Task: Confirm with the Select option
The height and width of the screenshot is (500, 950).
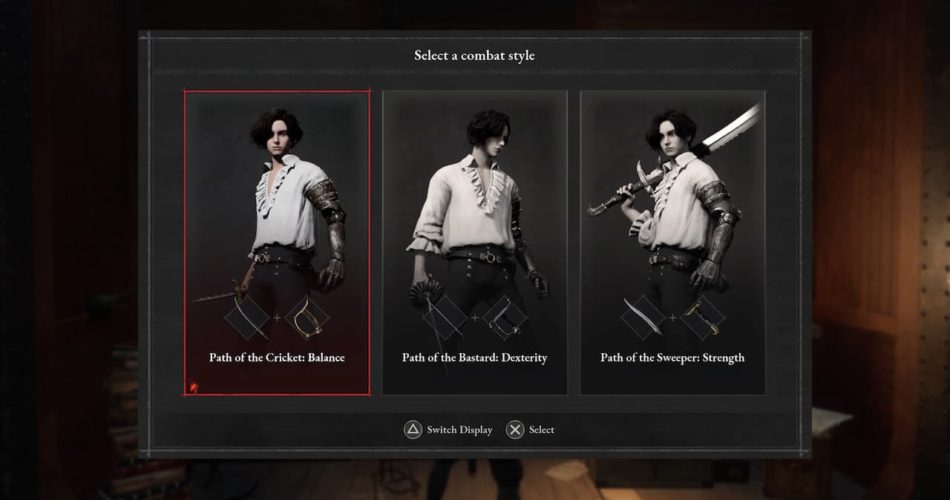Action: [x=530, y=430]
